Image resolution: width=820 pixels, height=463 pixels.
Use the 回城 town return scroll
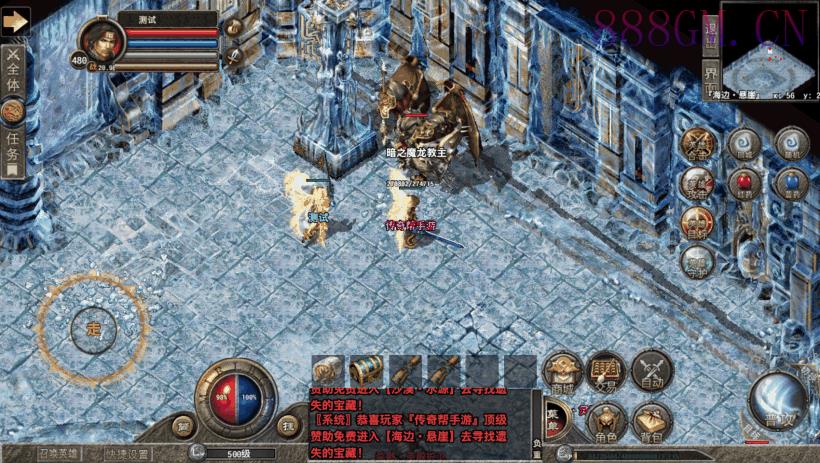[743, 144]
